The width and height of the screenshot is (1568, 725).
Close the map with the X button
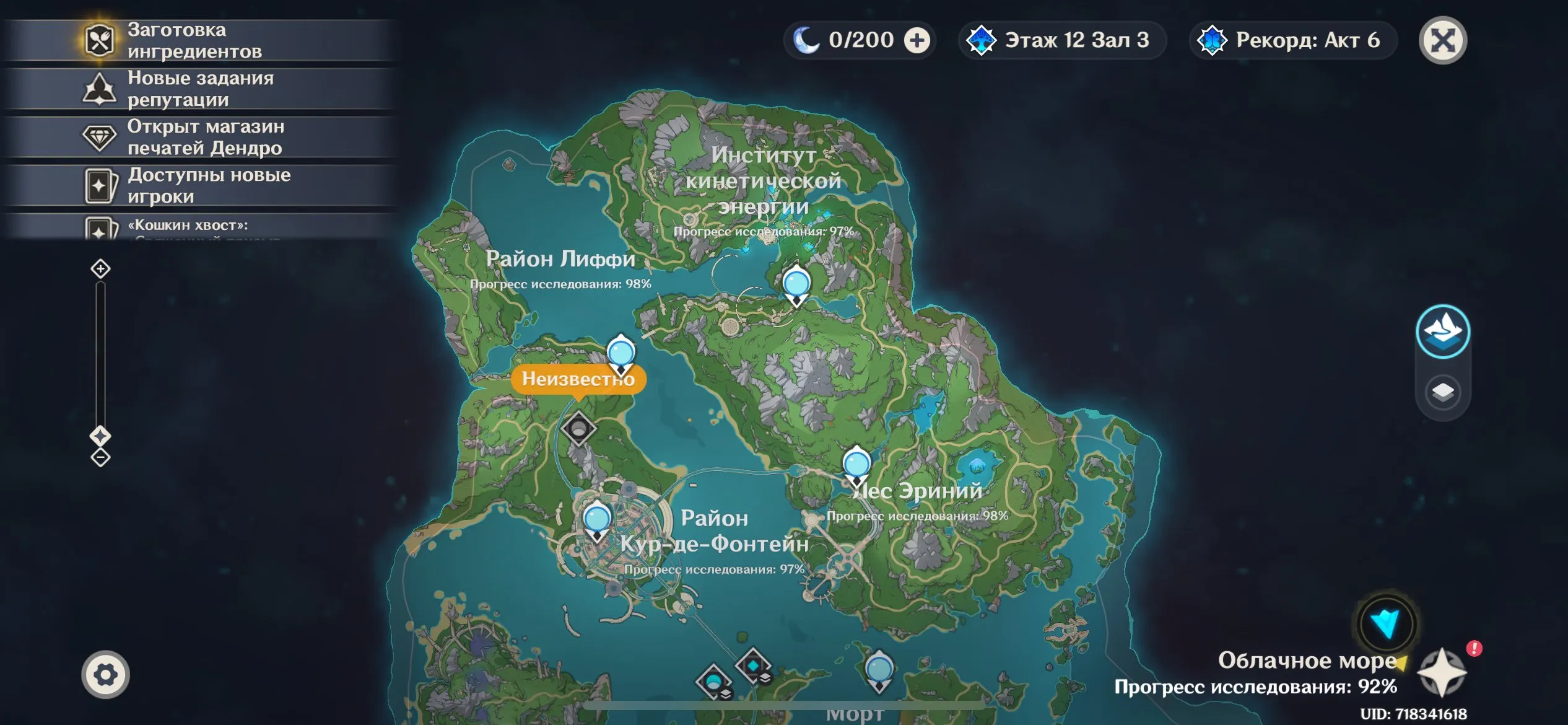pos(1443,41)
